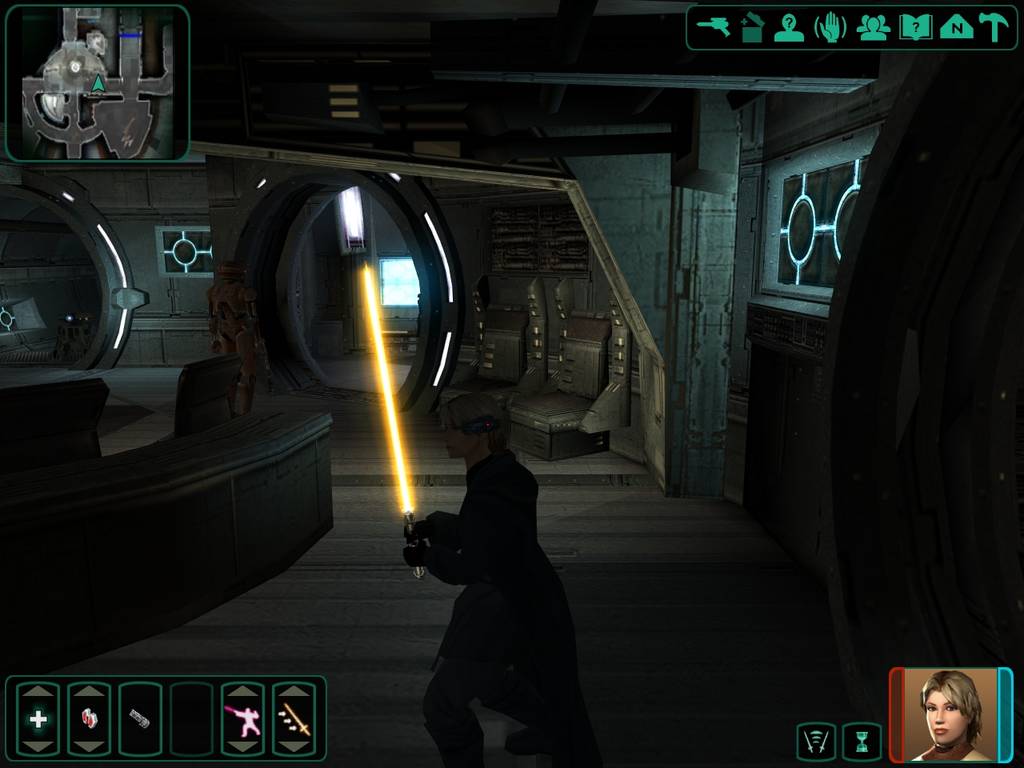Toggle the crossed-swords weapon switch button

(x=816, y=742)
